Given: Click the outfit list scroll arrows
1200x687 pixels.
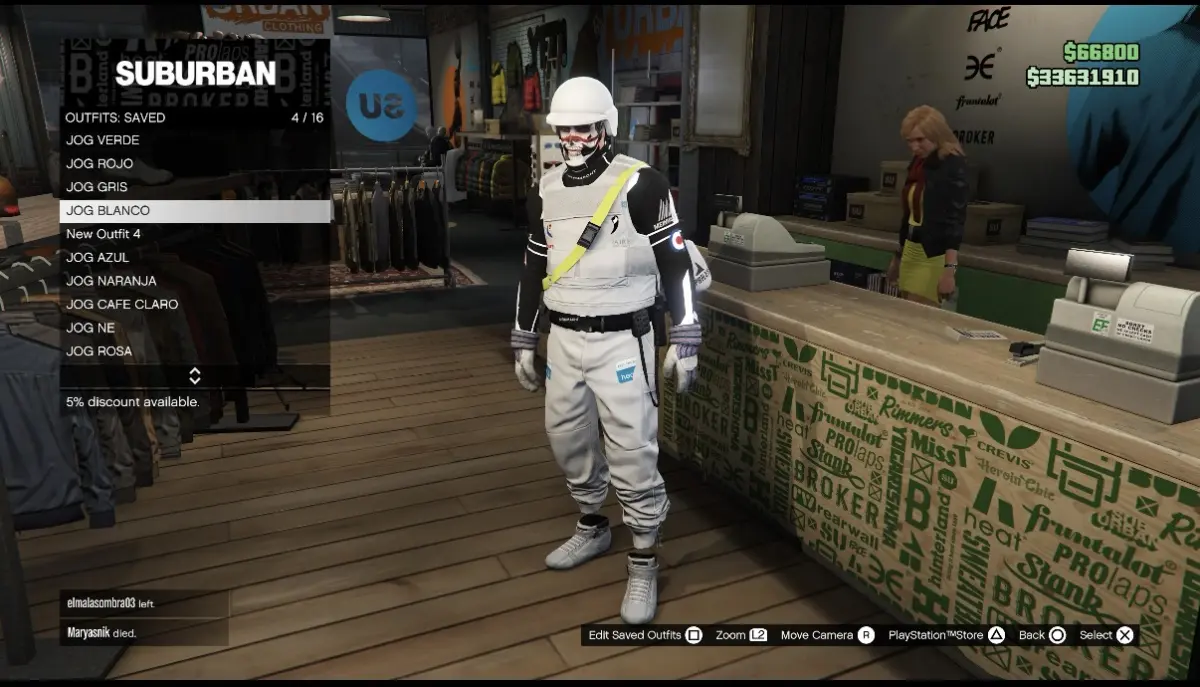Looking at the screenshot, I should [x=195, y=376].
